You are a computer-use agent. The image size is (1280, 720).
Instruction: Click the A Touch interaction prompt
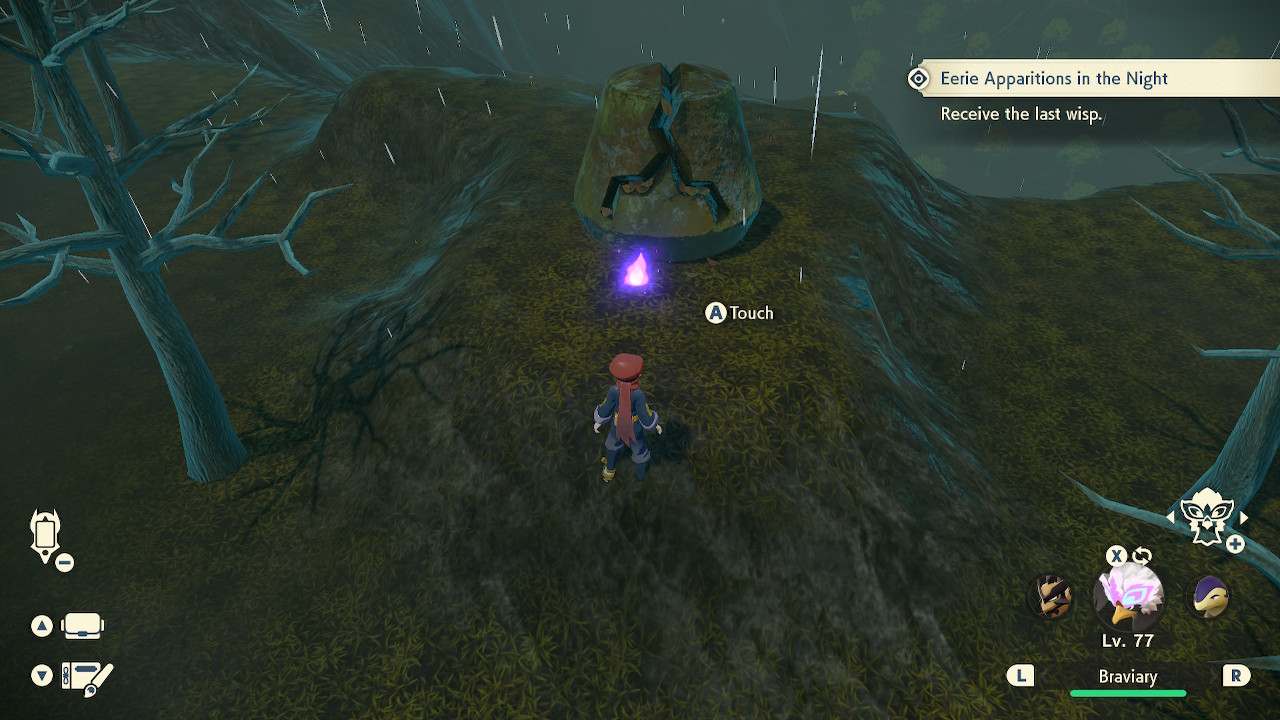coord(740,313)
